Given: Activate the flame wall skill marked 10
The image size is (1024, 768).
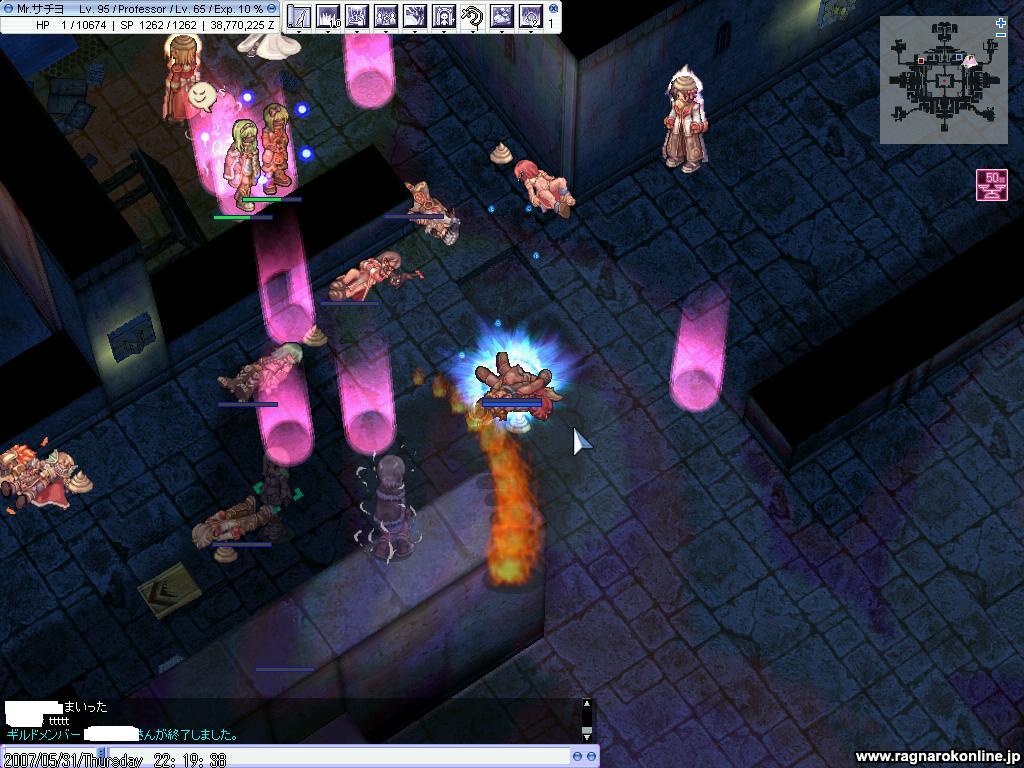Looking at the screenshot, I should 328,16.
